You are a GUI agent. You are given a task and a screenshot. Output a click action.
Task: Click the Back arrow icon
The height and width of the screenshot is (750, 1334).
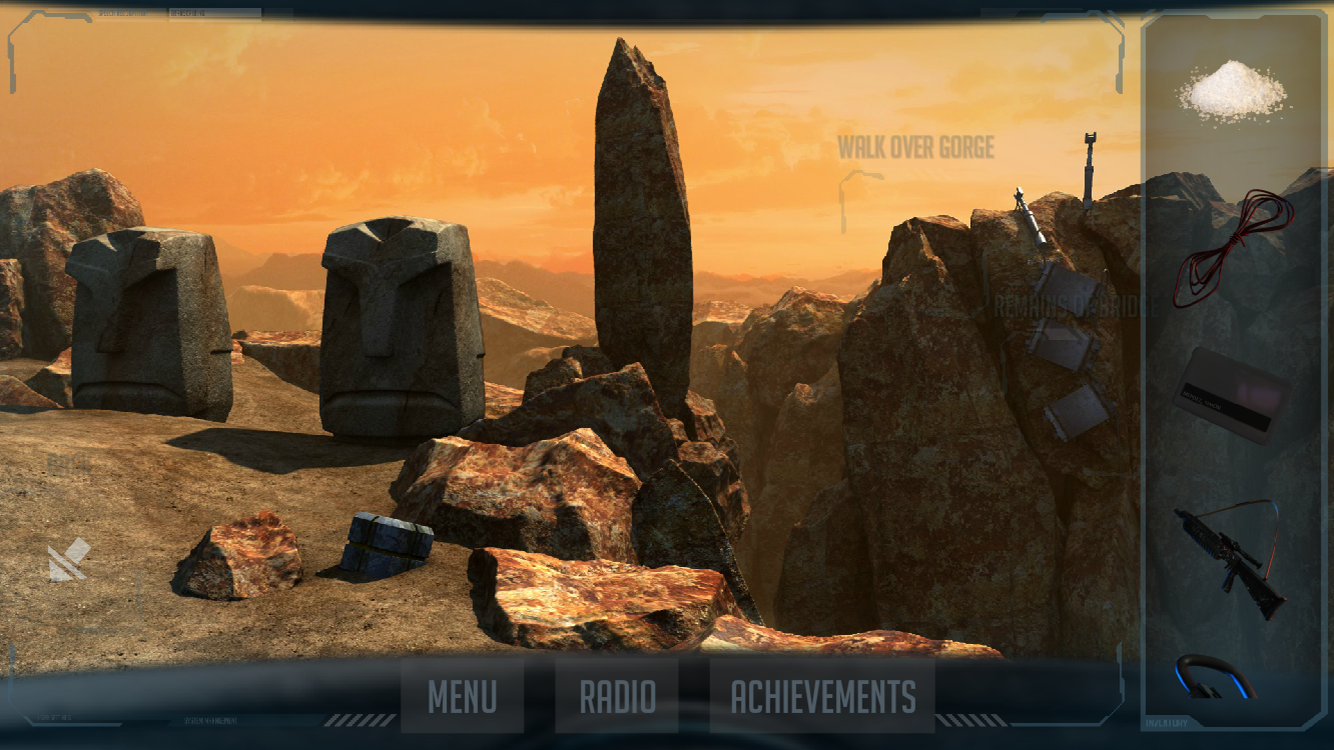(x=69, y=560)
